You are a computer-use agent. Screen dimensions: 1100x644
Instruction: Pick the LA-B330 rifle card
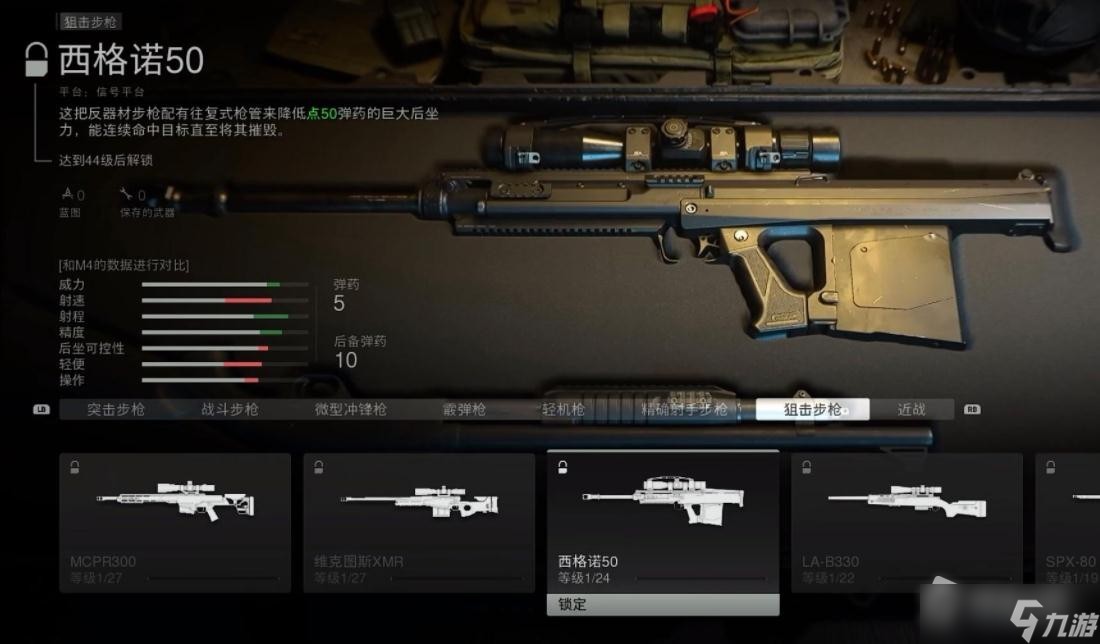pos(907,522)
